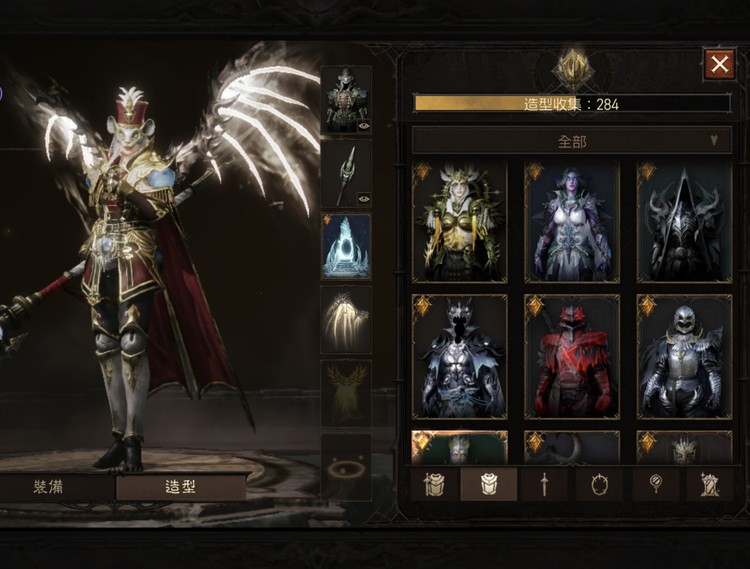Select the faceless blue-caped armor outfit

click(x=460, y=356)
